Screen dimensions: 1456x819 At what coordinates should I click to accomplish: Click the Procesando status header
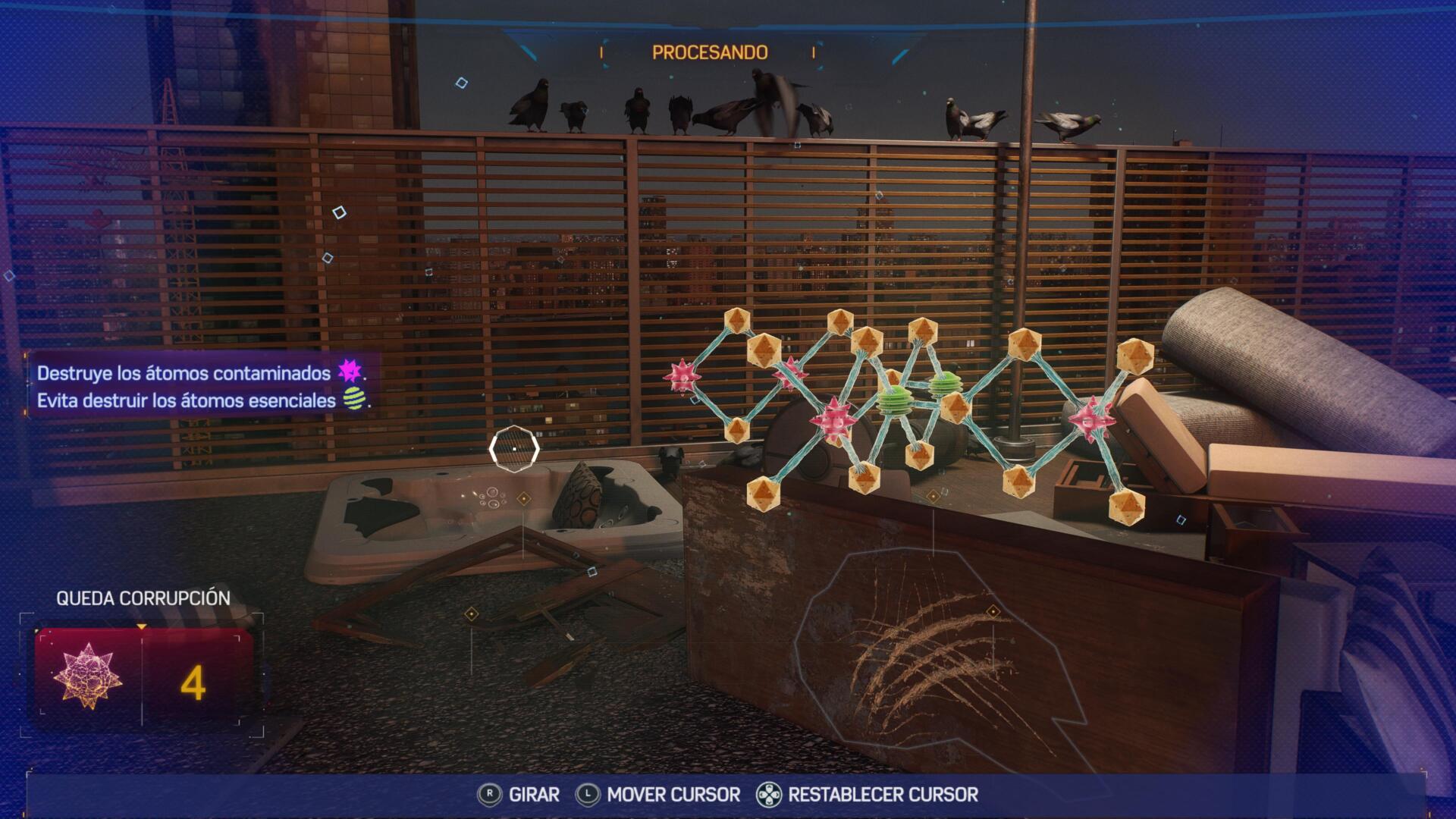tap(710, 52)
